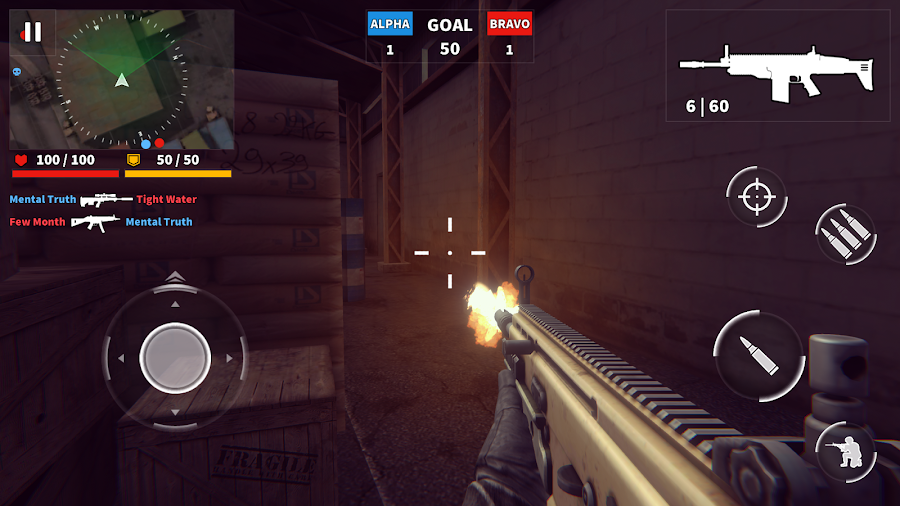Crouch using the kneeling soldier button
The height and width of the screenshot is (506, 900).
846,451
